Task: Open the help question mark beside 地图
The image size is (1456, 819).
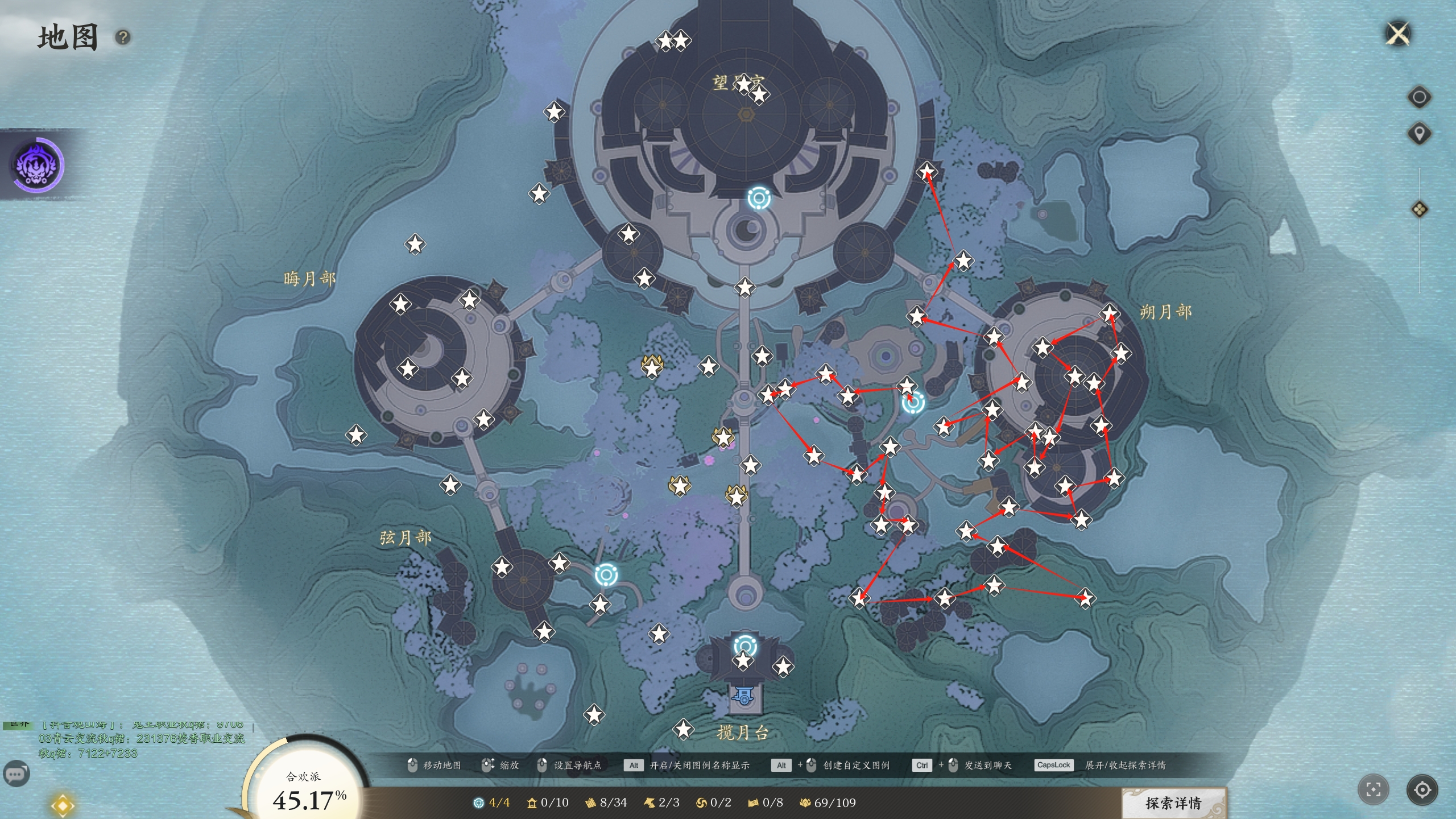Action: [x=123, y=38]
